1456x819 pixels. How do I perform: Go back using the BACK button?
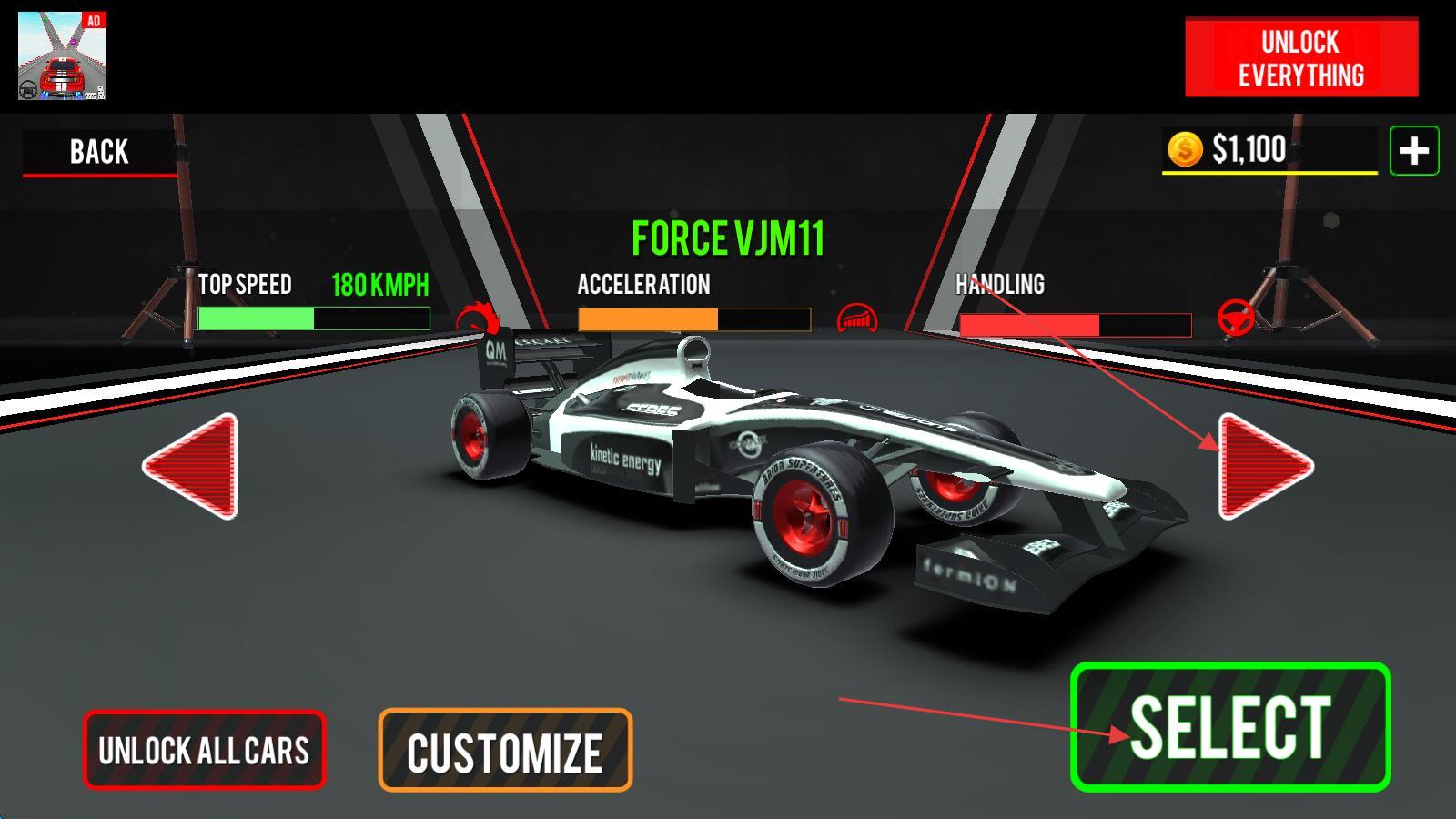pos(99,151)
